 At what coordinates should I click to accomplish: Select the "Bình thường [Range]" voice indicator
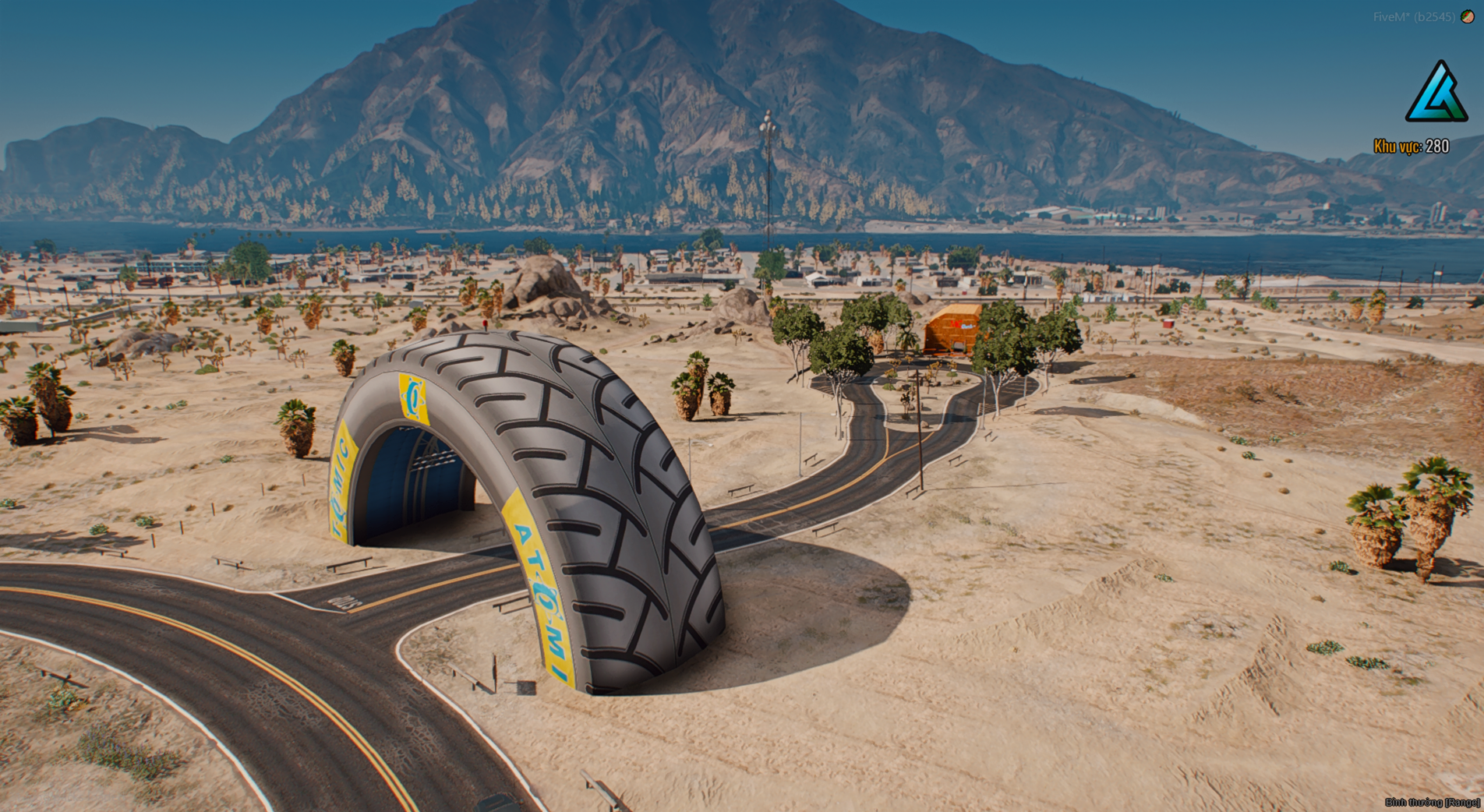click(1432, 802)
